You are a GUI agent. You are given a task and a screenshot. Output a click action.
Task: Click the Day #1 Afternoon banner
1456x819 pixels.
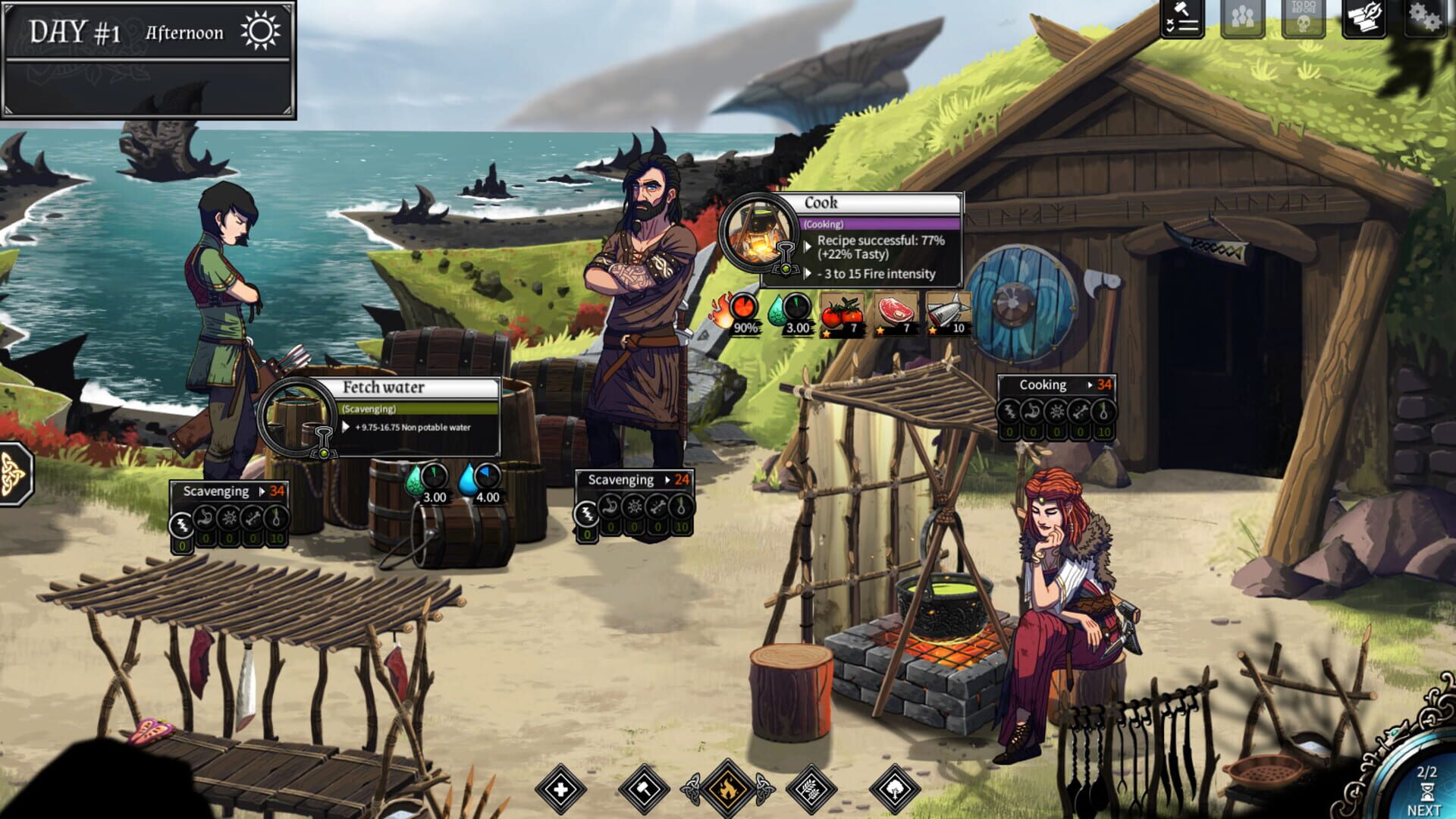pos(148,32)
